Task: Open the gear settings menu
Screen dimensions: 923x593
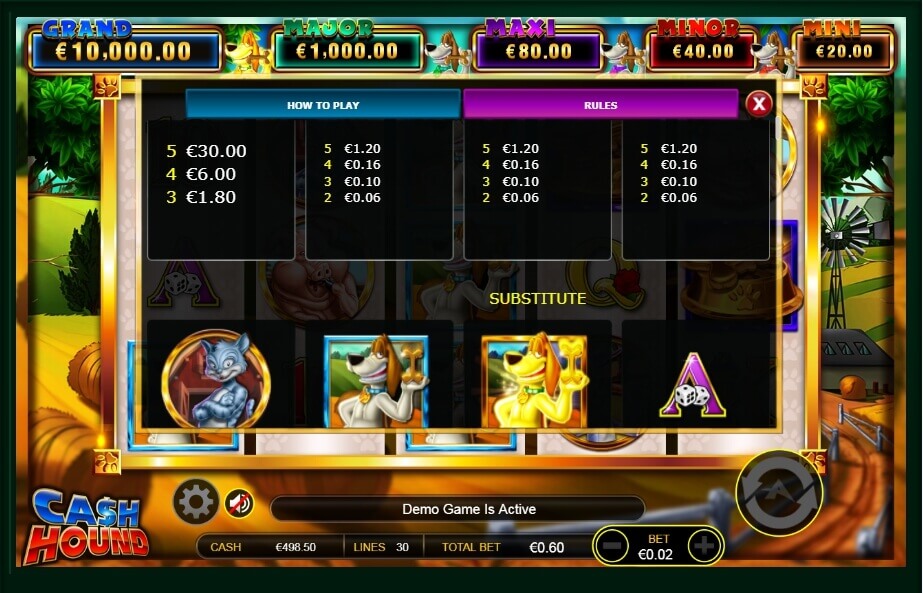Action: (195, 501)
